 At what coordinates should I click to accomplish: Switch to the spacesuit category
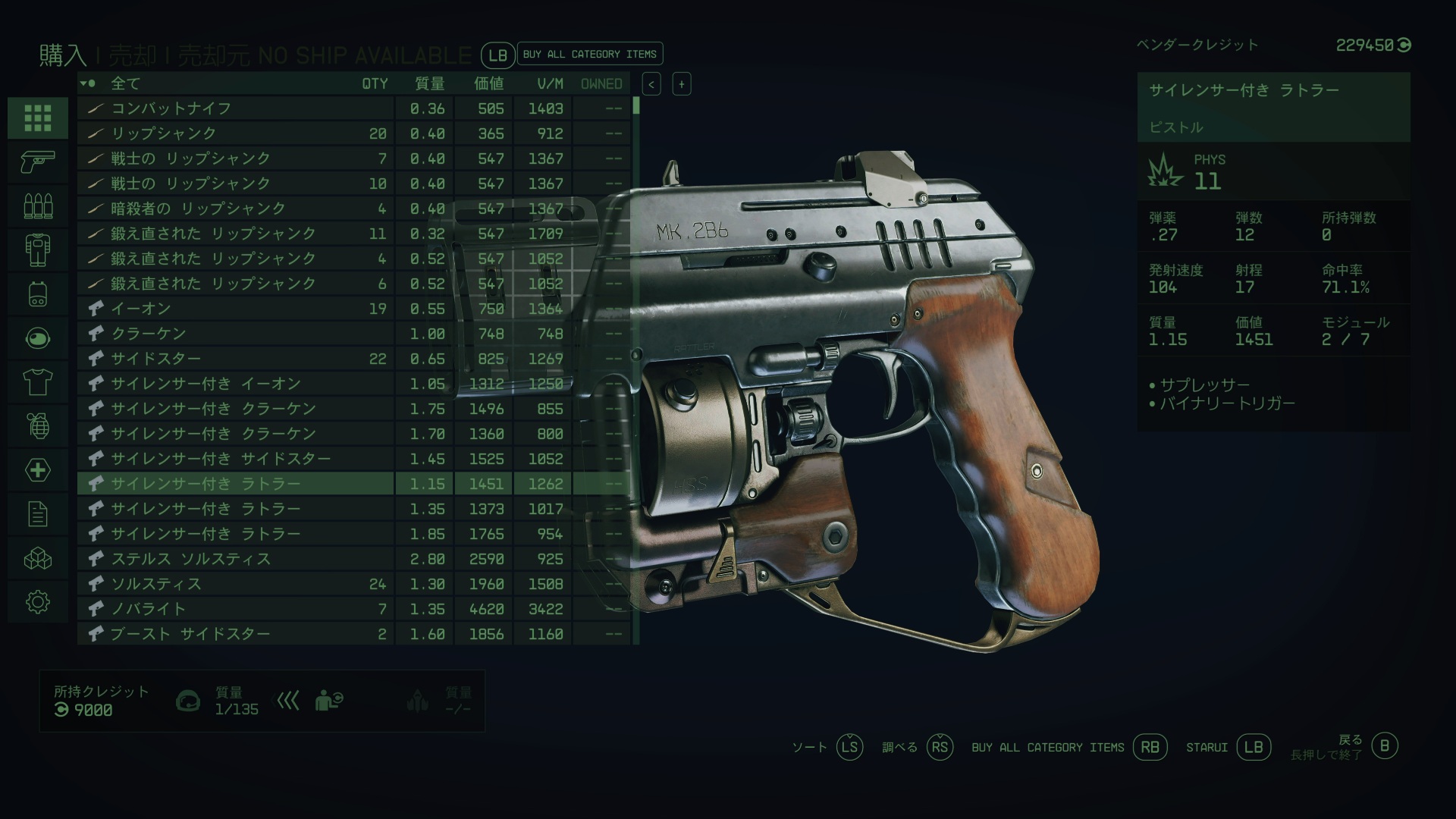38,249
